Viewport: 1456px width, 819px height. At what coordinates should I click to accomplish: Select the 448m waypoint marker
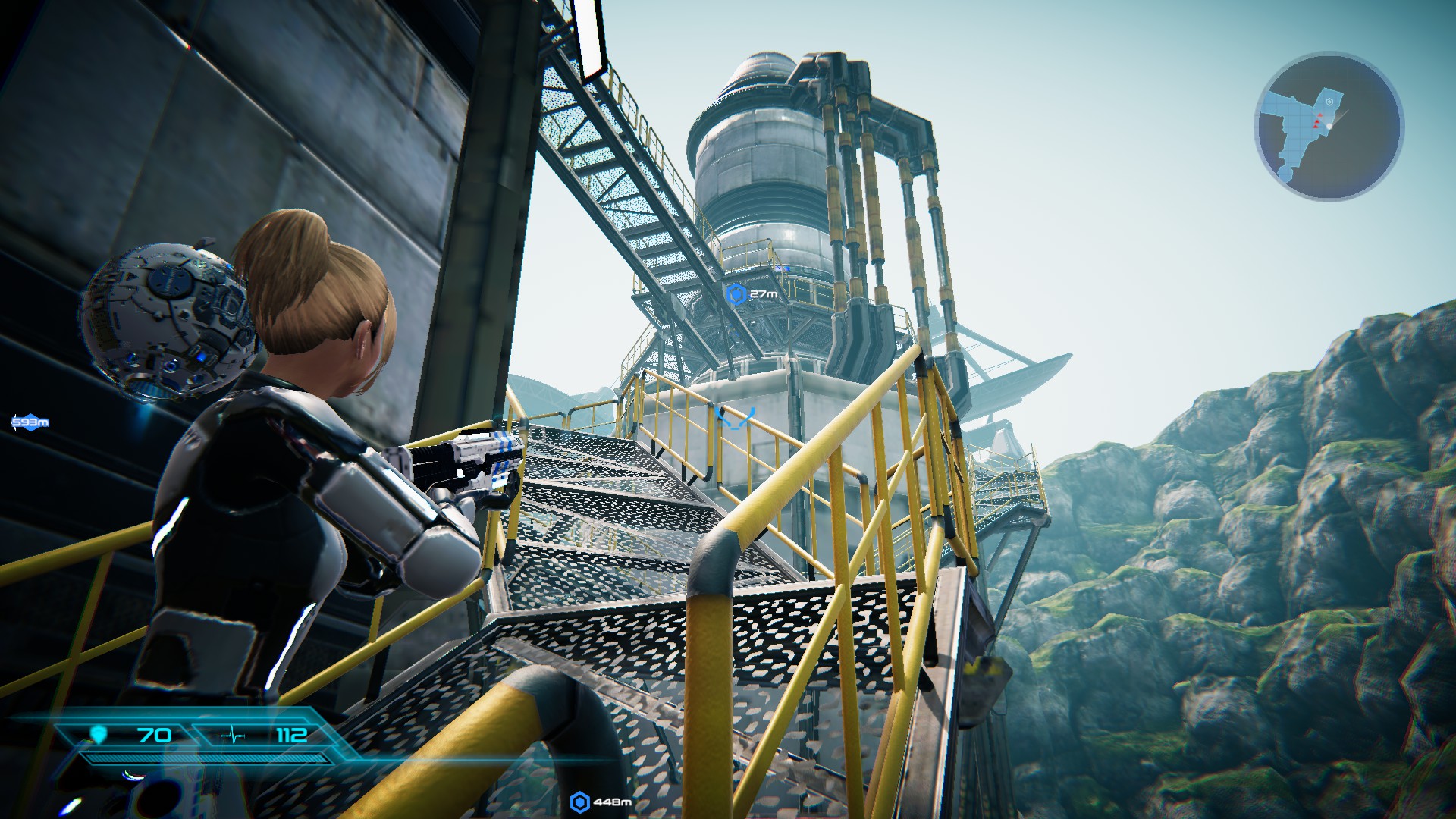tap(580, 802)
